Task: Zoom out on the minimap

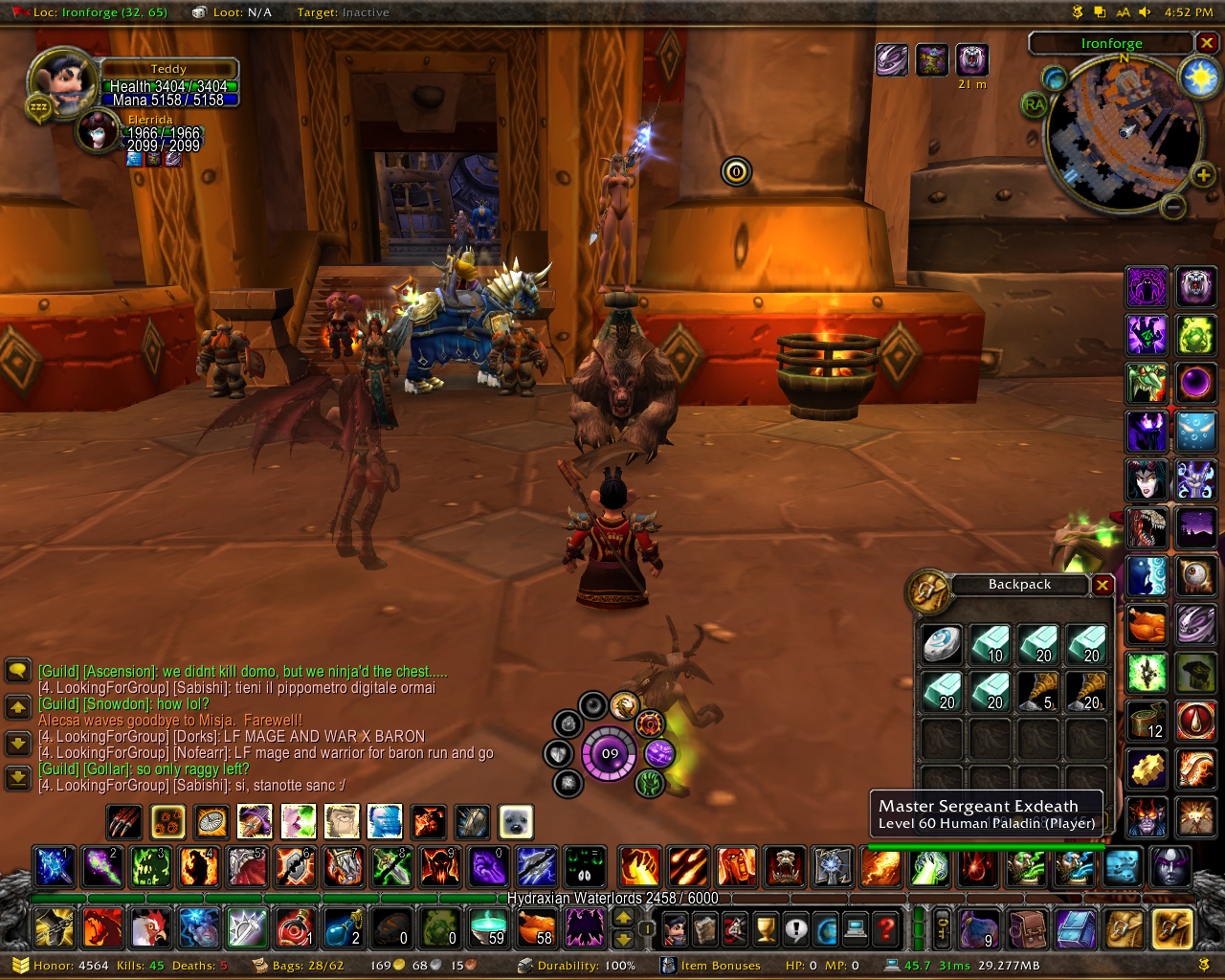Action: tap(1174, 206)
